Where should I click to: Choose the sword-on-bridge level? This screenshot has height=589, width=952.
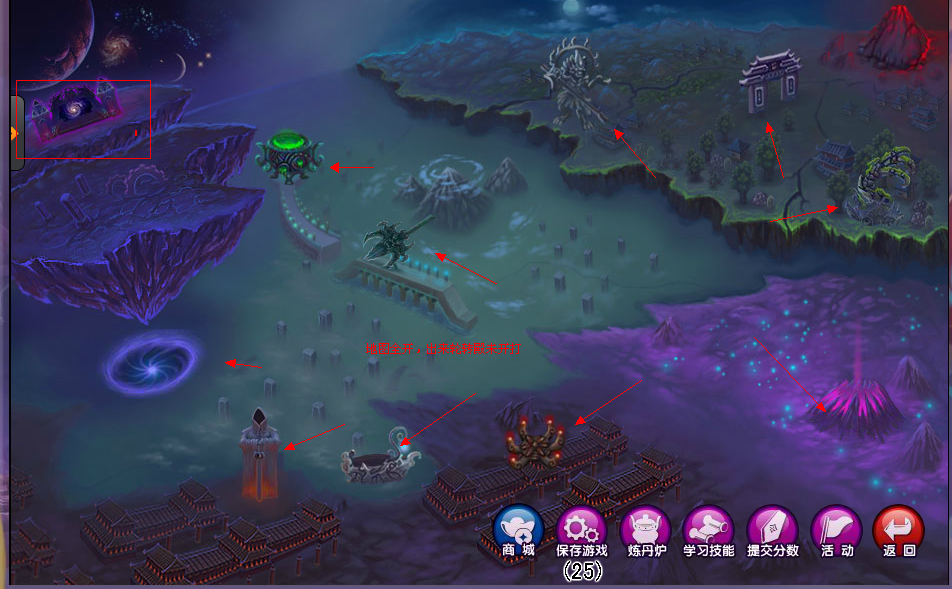coord(393,245)
